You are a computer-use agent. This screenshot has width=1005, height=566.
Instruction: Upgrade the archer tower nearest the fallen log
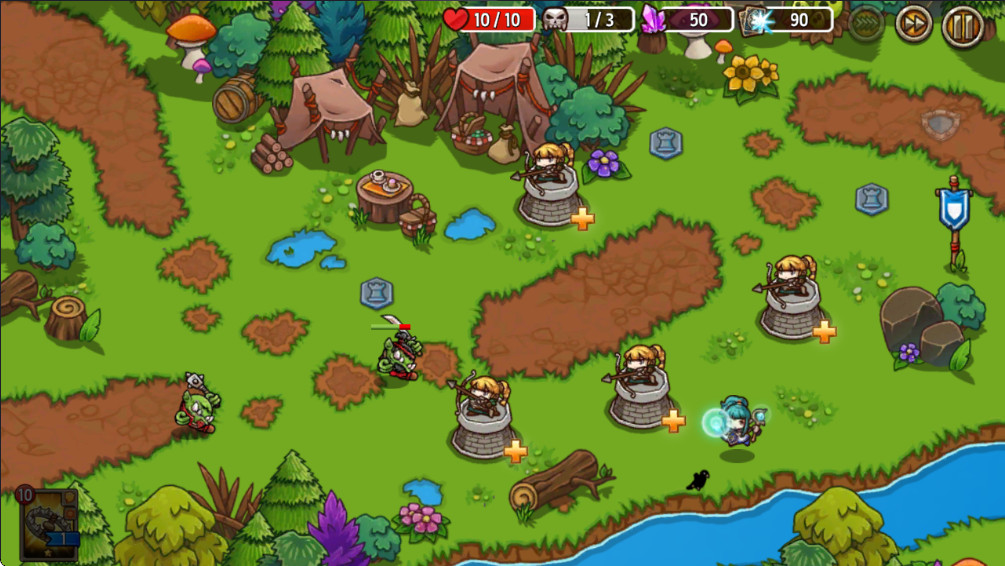click(515, 451)
